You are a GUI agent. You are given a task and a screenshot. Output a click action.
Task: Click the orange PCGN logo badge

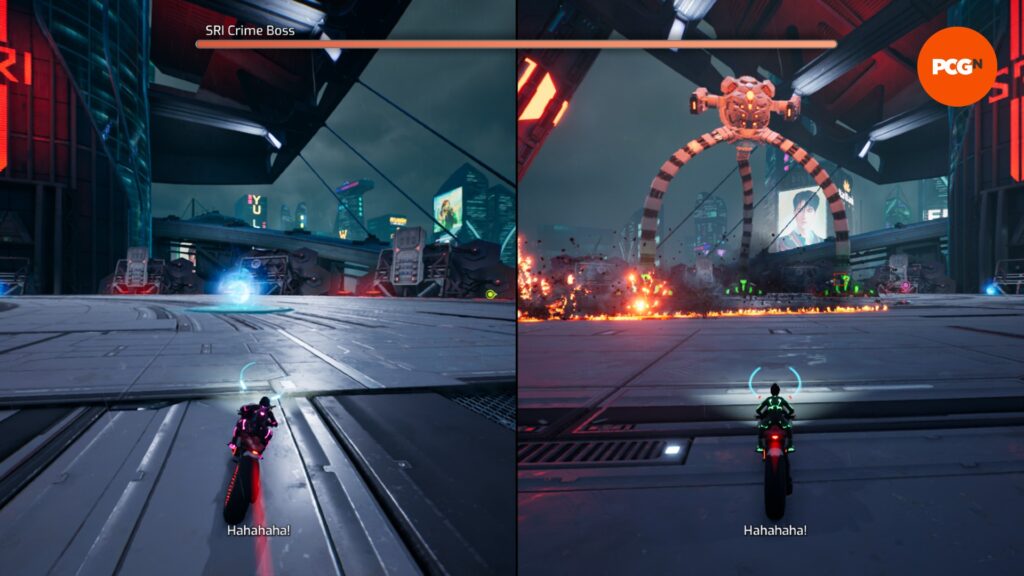(956, 66)
